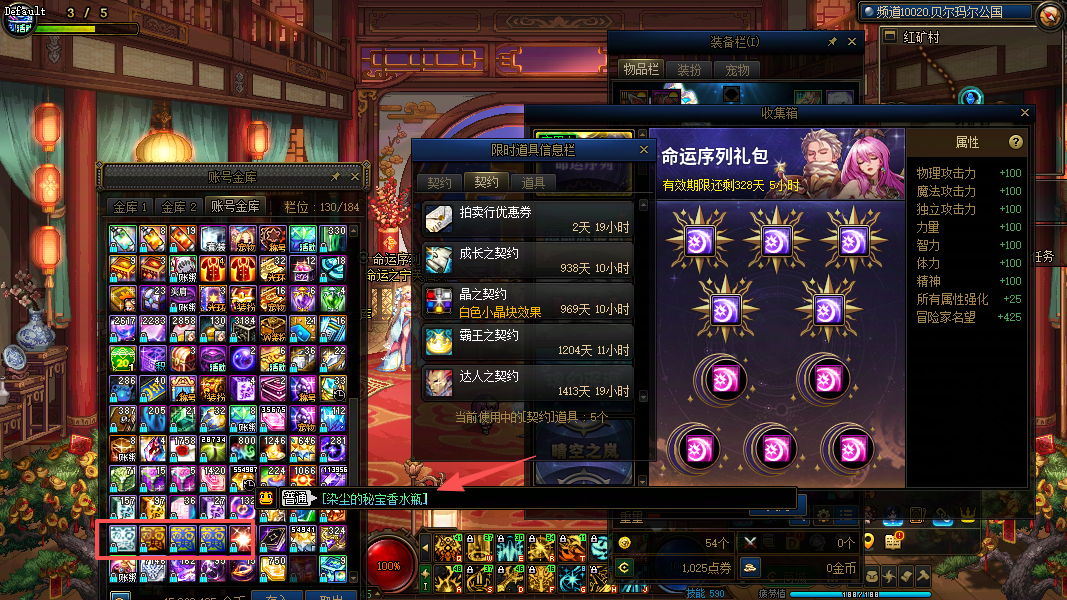Close the 装备栏 equipment window
The height and width of the screenshot is (600, 1067).
[x=852, y=42]
